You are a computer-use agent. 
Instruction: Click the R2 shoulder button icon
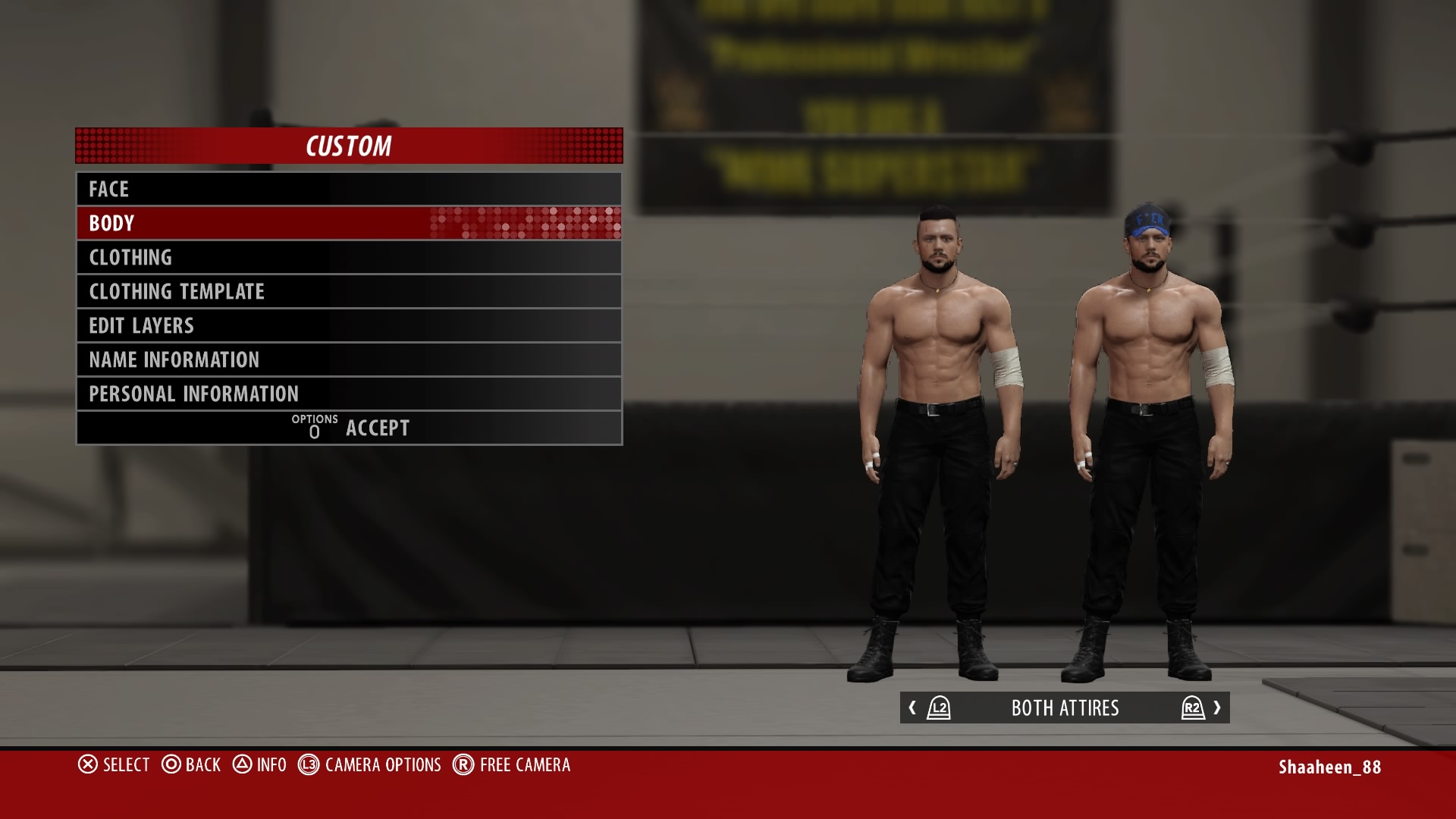coord(1192,708)
